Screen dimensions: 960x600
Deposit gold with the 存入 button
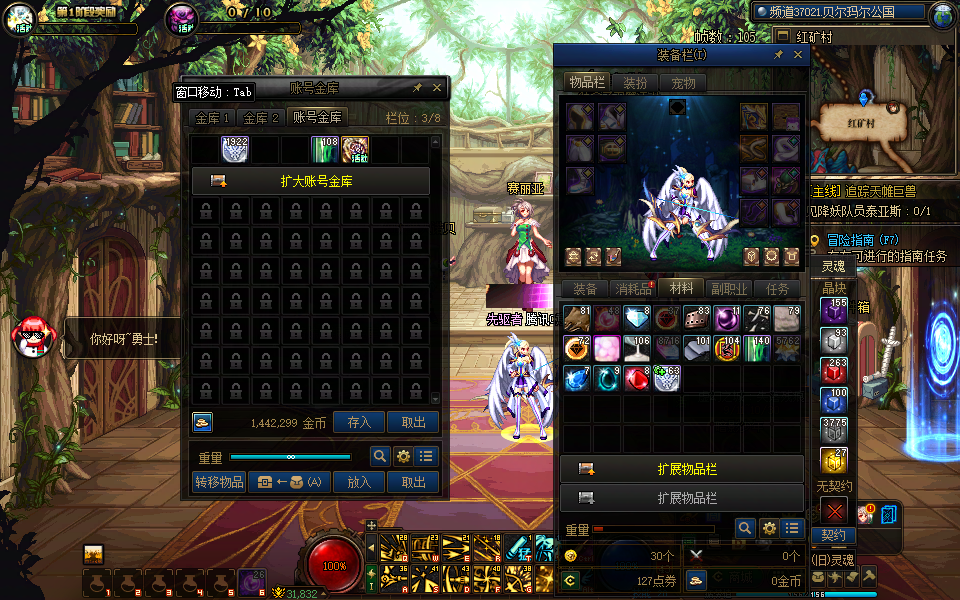359,423
